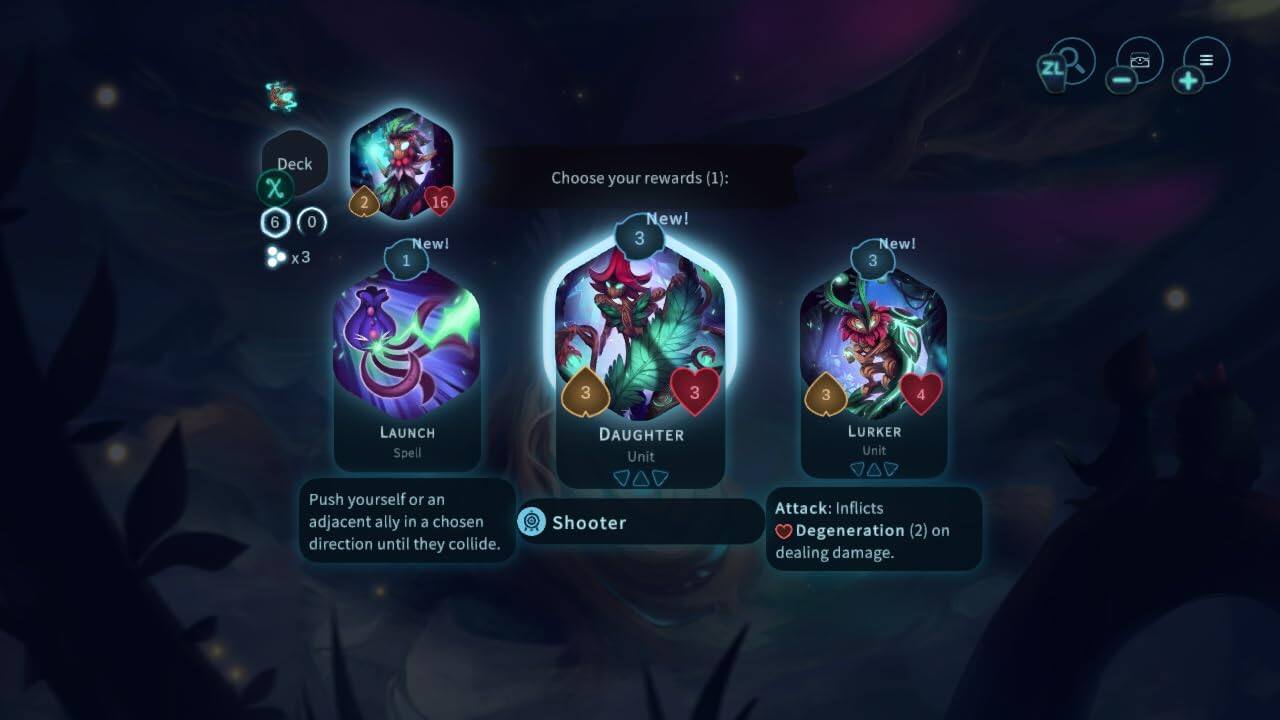1280x720 pixels.
Task: Toggle the left down triangle under Daughter
Action: pyautogui.click(x=620, y=478)
